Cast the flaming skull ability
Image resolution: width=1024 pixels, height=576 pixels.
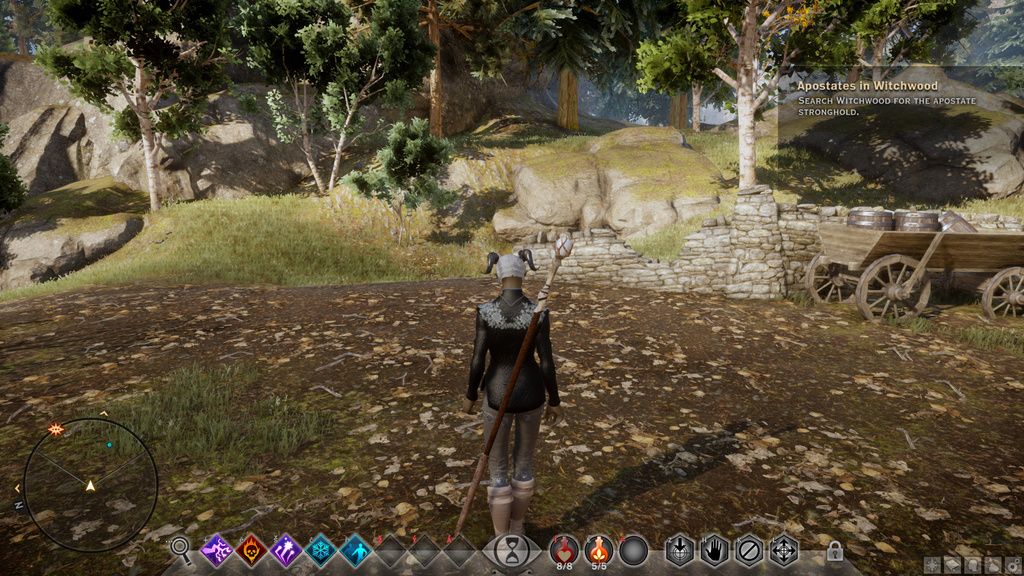pos(252,550)
